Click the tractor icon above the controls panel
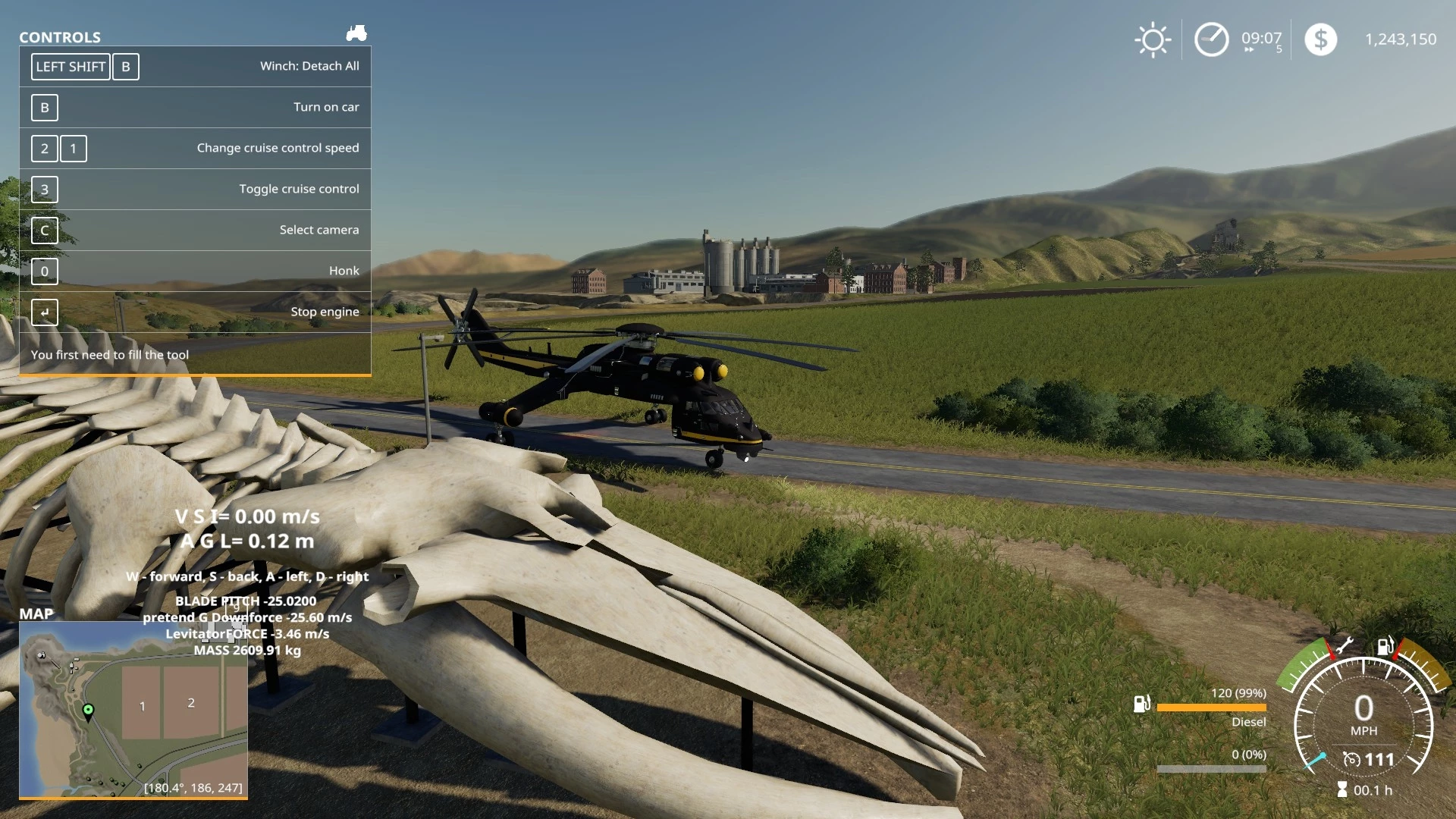This screenshot has width=1456, height=819. click(x=356, y=33)
